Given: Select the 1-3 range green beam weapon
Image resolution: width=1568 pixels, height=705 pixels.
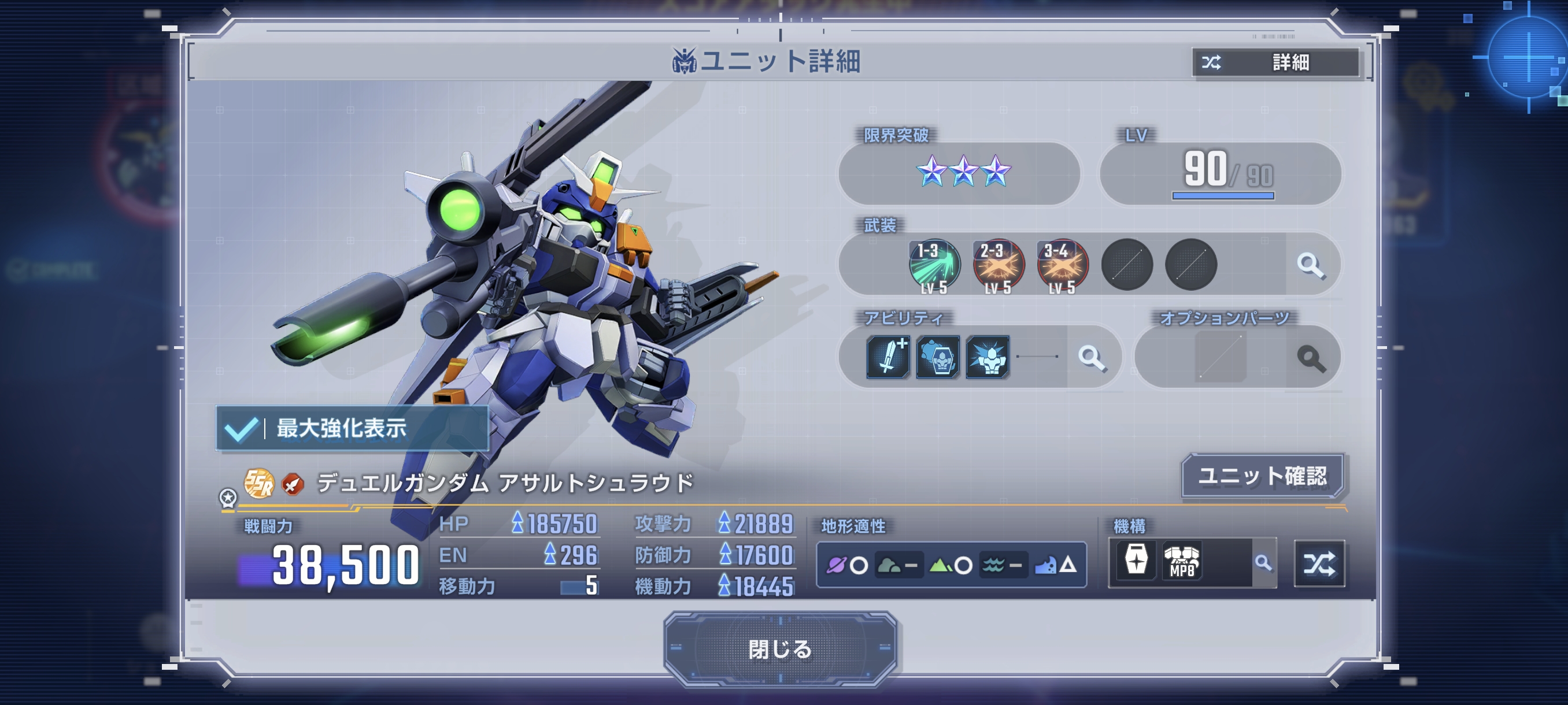Looking at the screenshot, I should pos(934,265).
